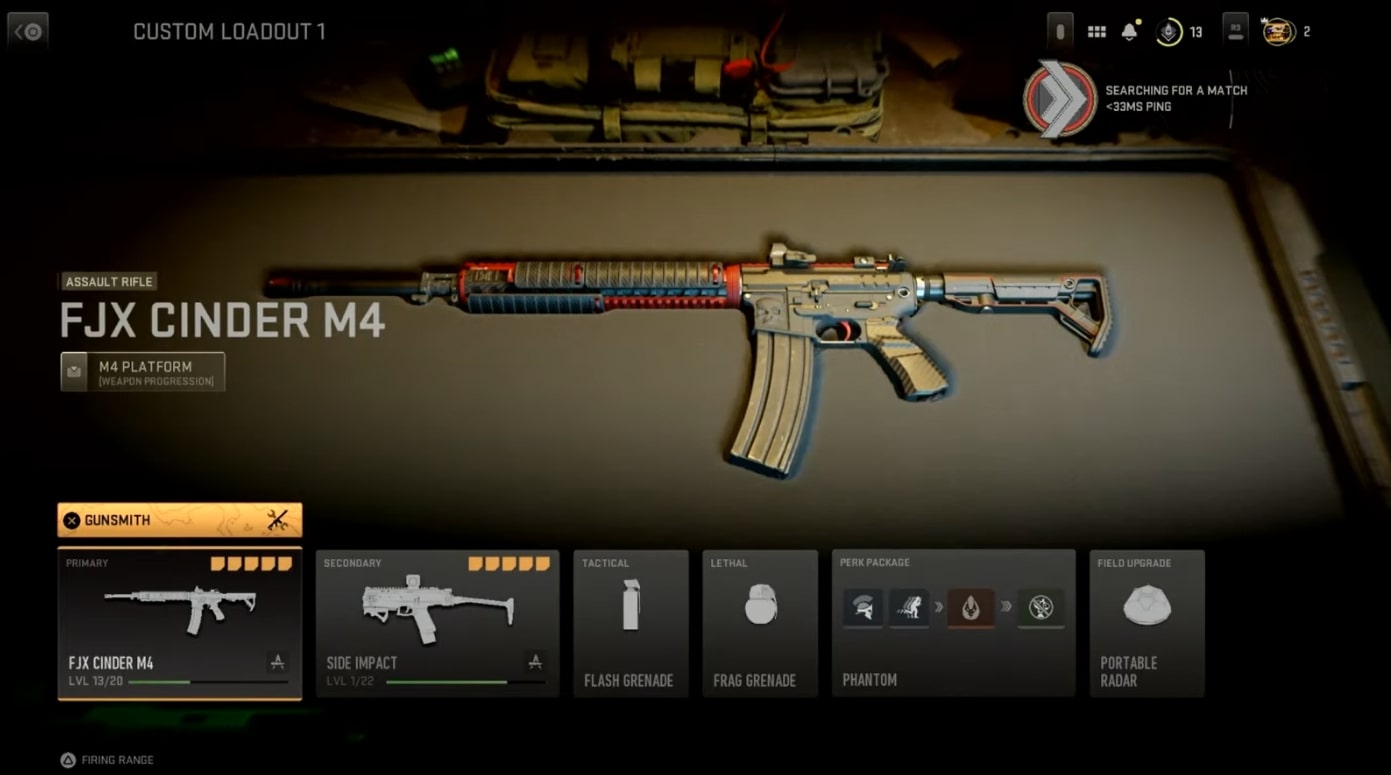1391x775 pixels.
Task: Select the Side Impact secondary weapon slot
Action: [x=437, y=623]
